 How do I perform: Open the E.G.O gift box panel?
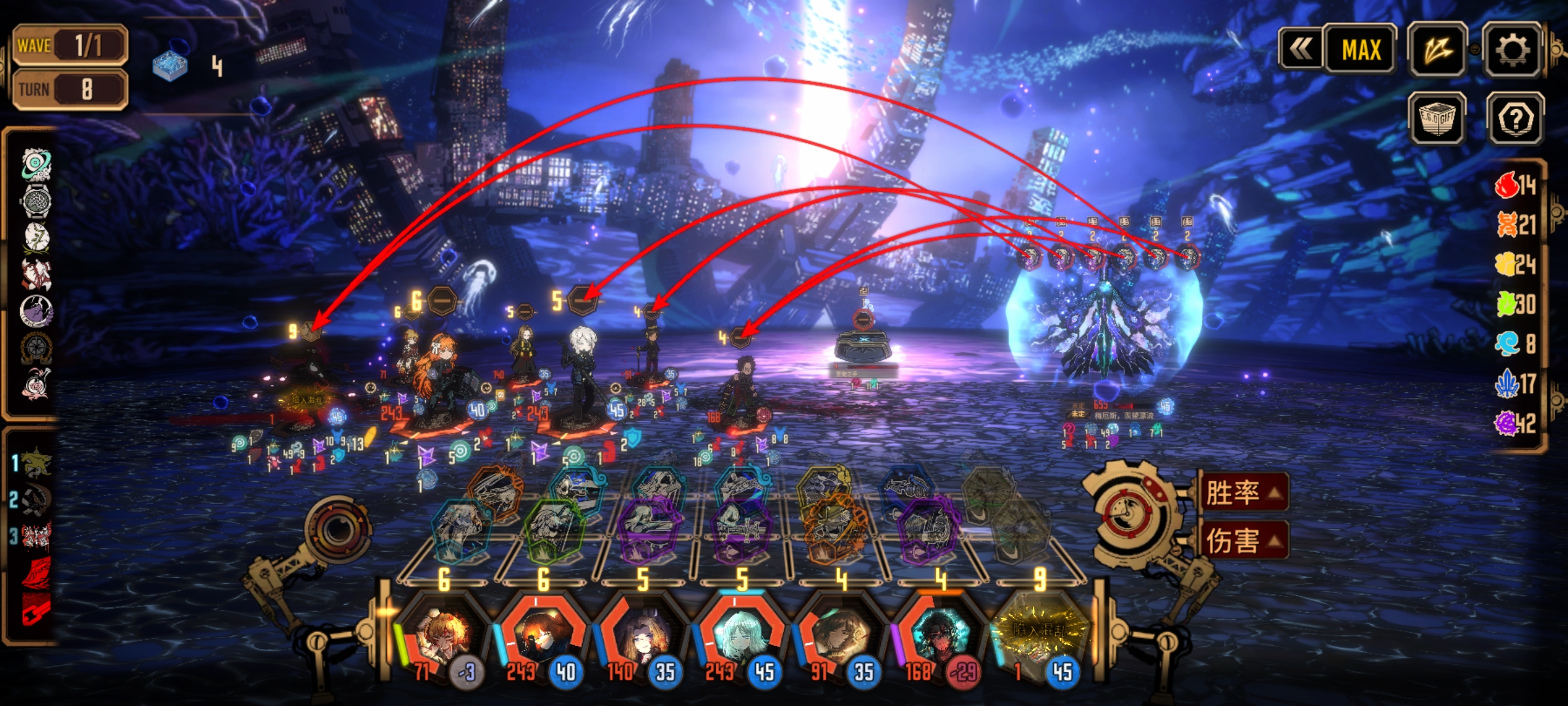click(1438, 119)
